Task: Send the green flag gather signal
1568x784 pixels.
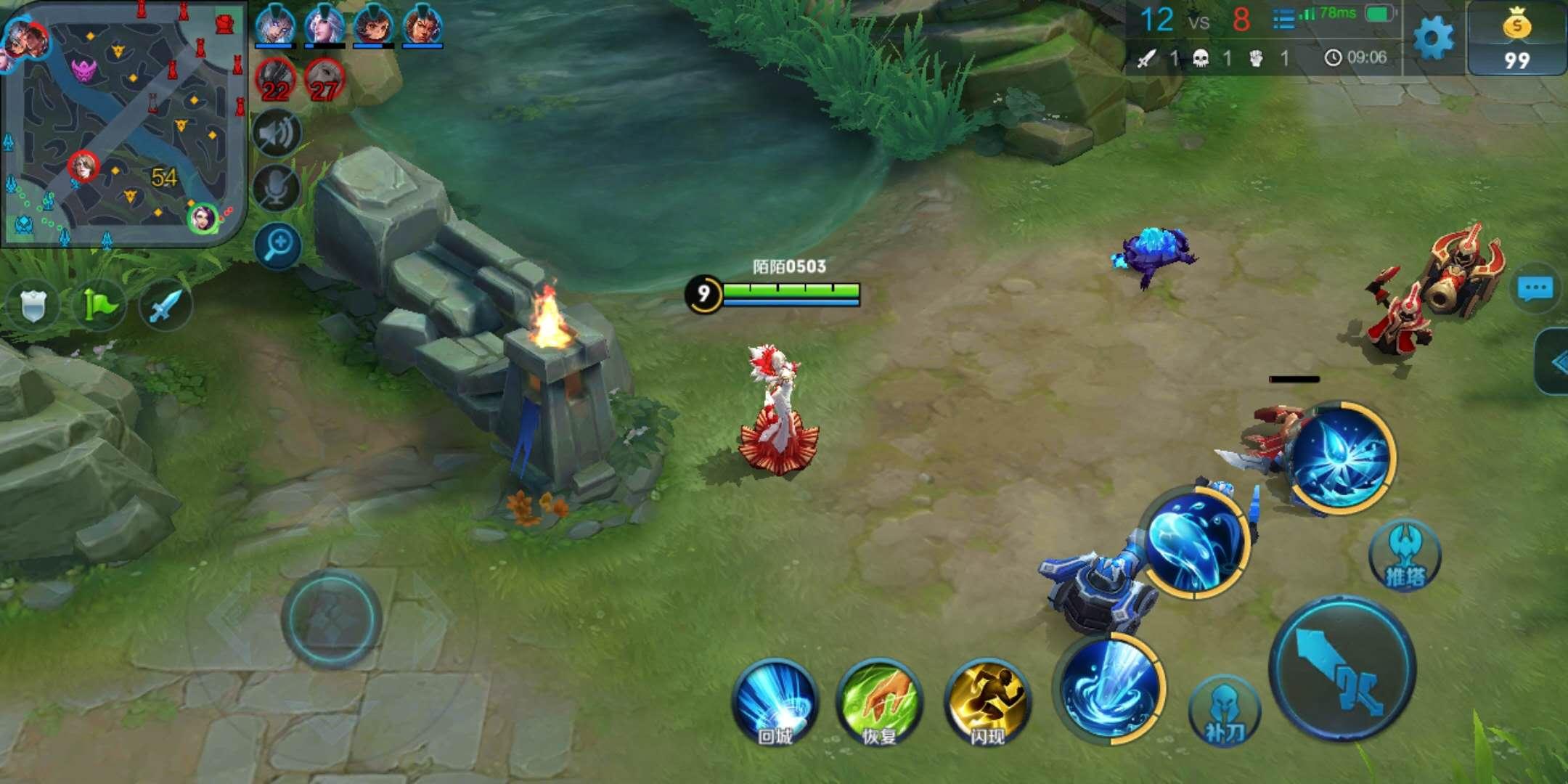Action: 99,306
